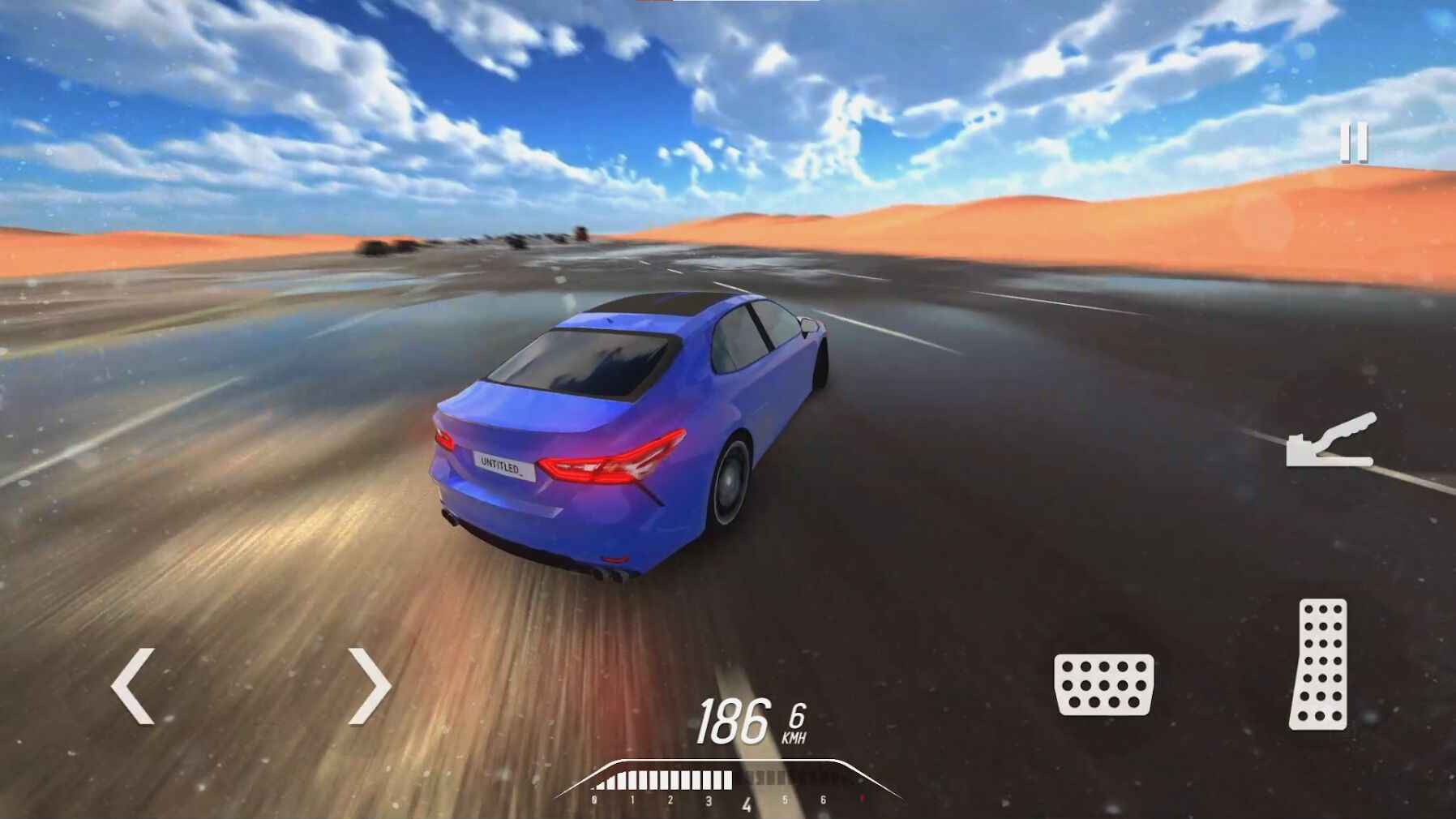Steer left with the left arrow
The height and width of the screenshot is (819, 1456).
[133, 686]
